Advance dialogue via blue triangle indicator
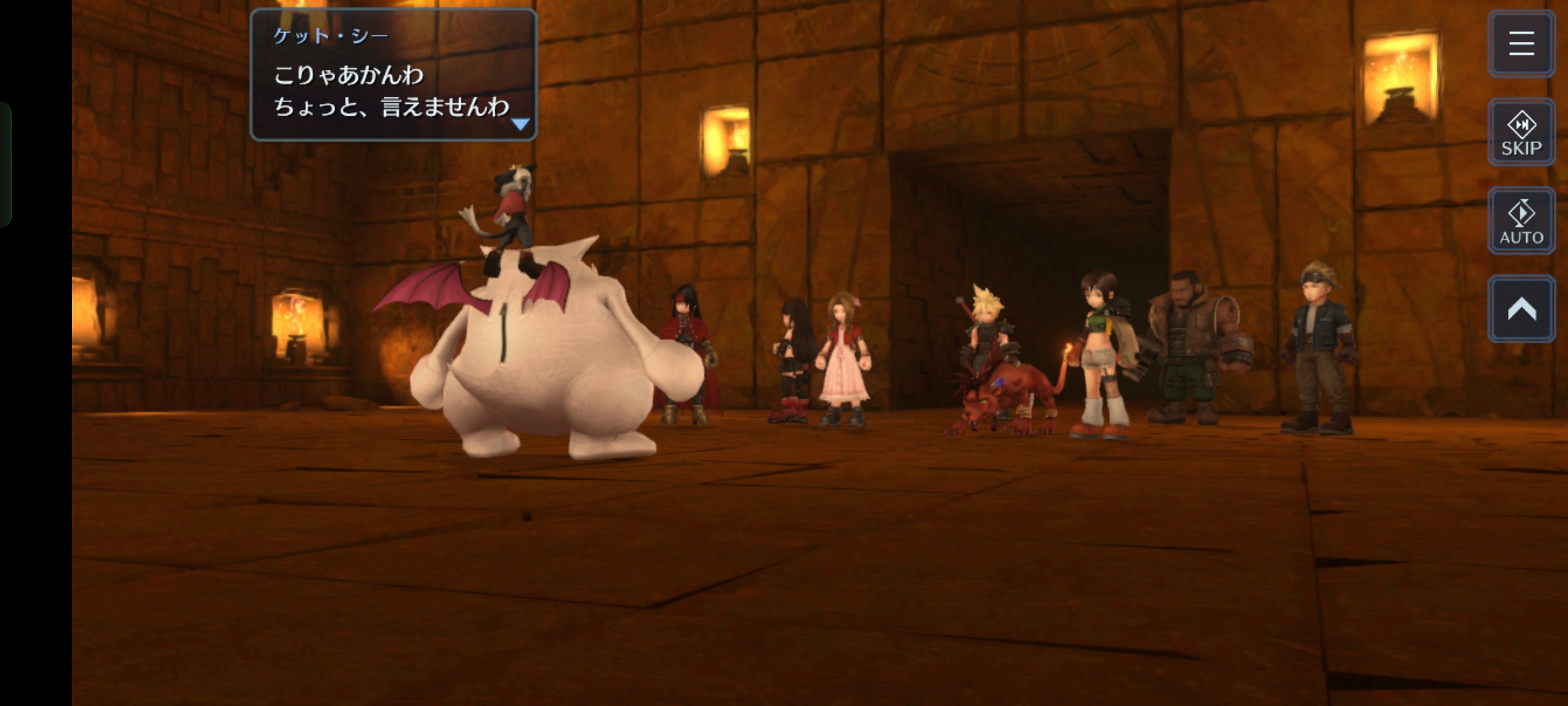The image size is (1568, 706). coord(520,124)
